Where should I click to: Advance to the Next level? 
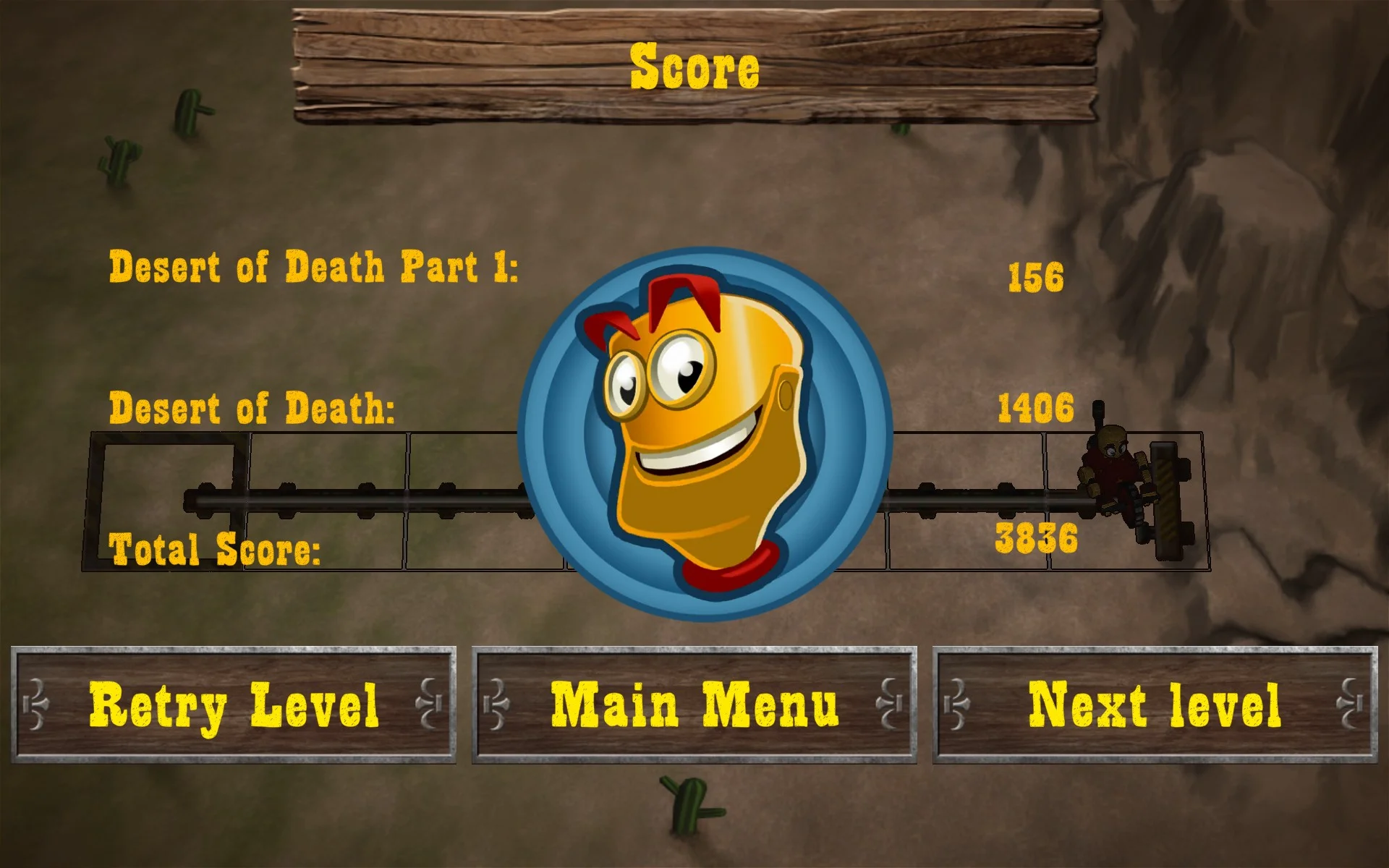tap(1156, 700)
